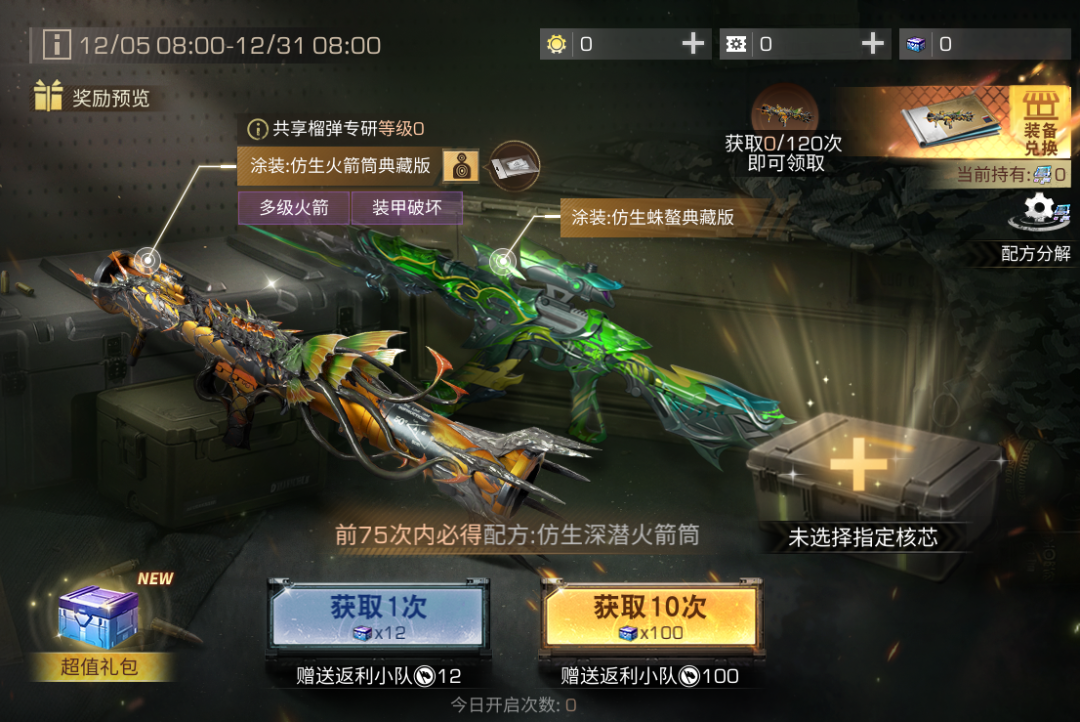
Task: Select the 多级火箭 skill tag
Action: click(x=294, y=207)
